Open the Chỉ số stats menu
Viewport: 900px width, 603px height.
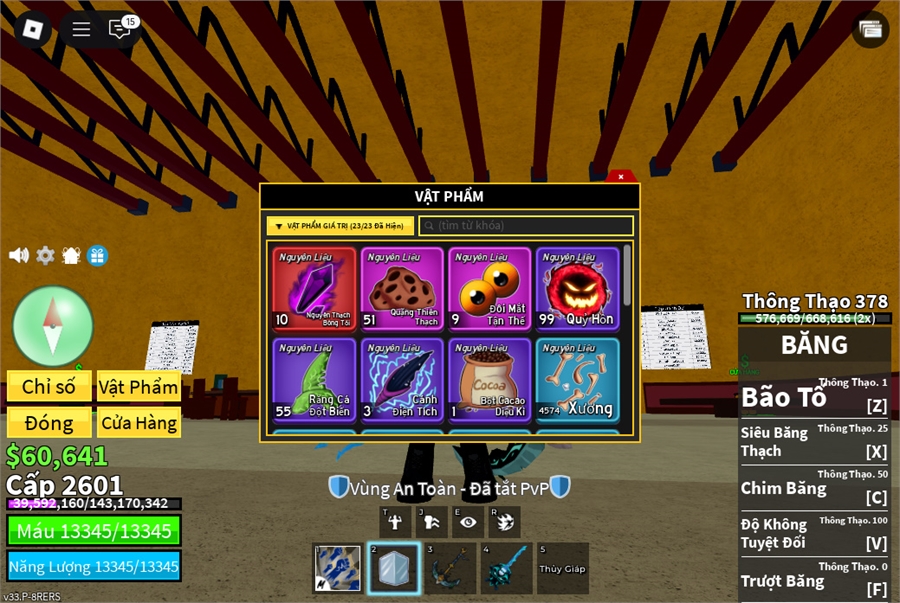point(49,387)
